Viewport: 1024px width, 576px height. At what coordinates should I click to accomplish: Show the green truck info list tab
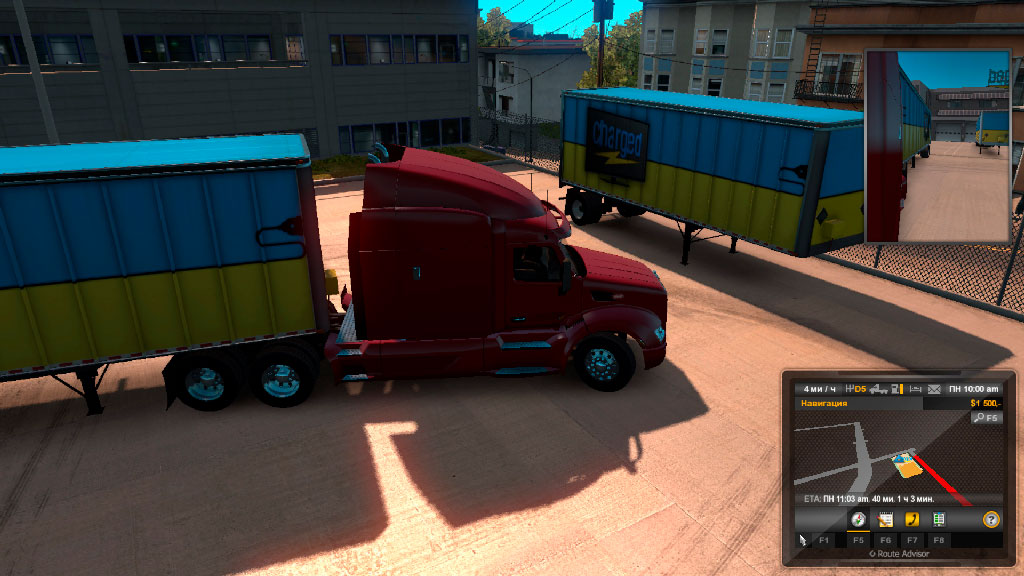pos(938,519)
